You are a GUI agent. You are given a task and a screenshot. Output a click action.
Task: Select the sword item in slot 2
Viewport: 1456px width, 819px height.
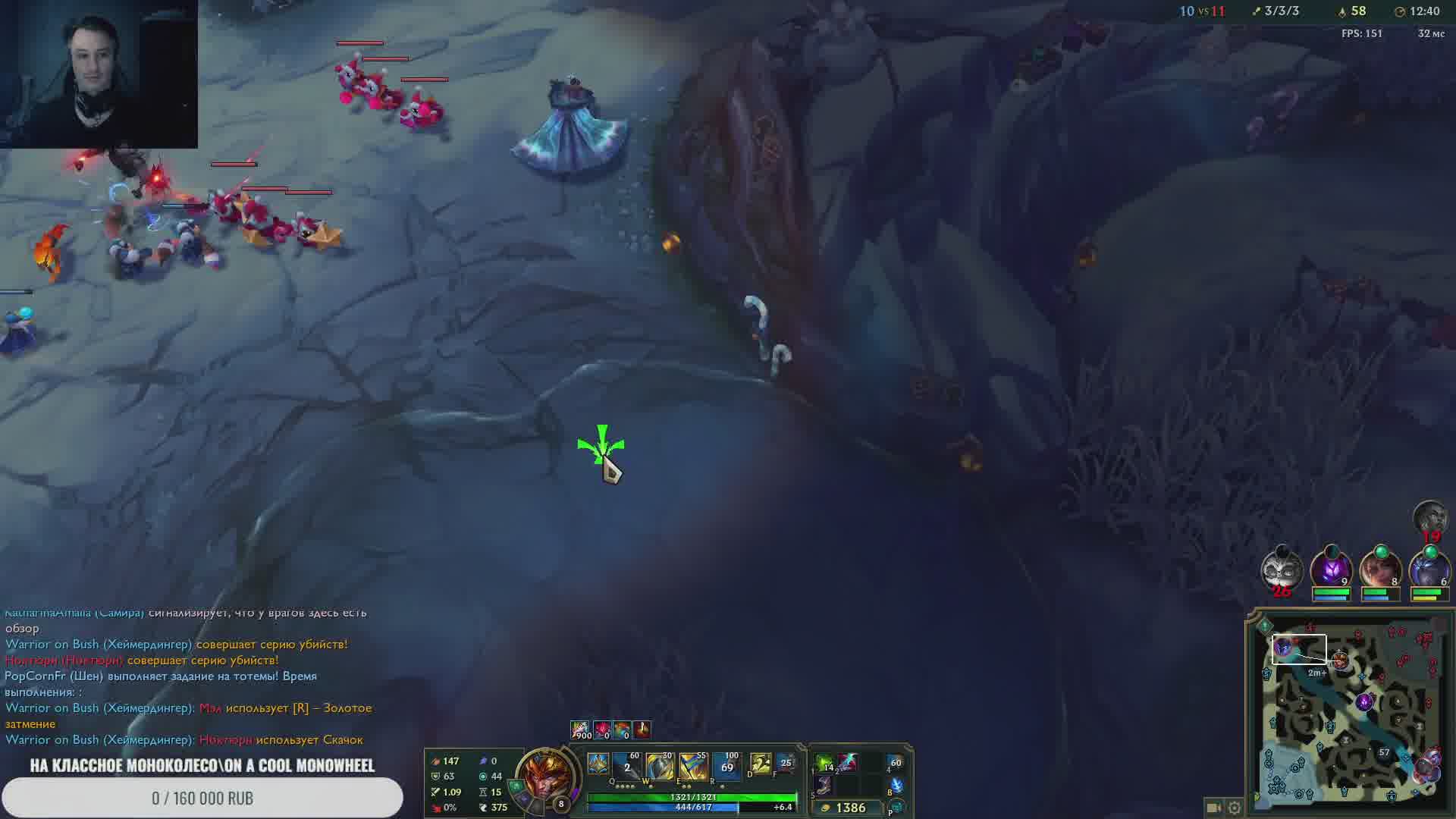tap(847, 763)
